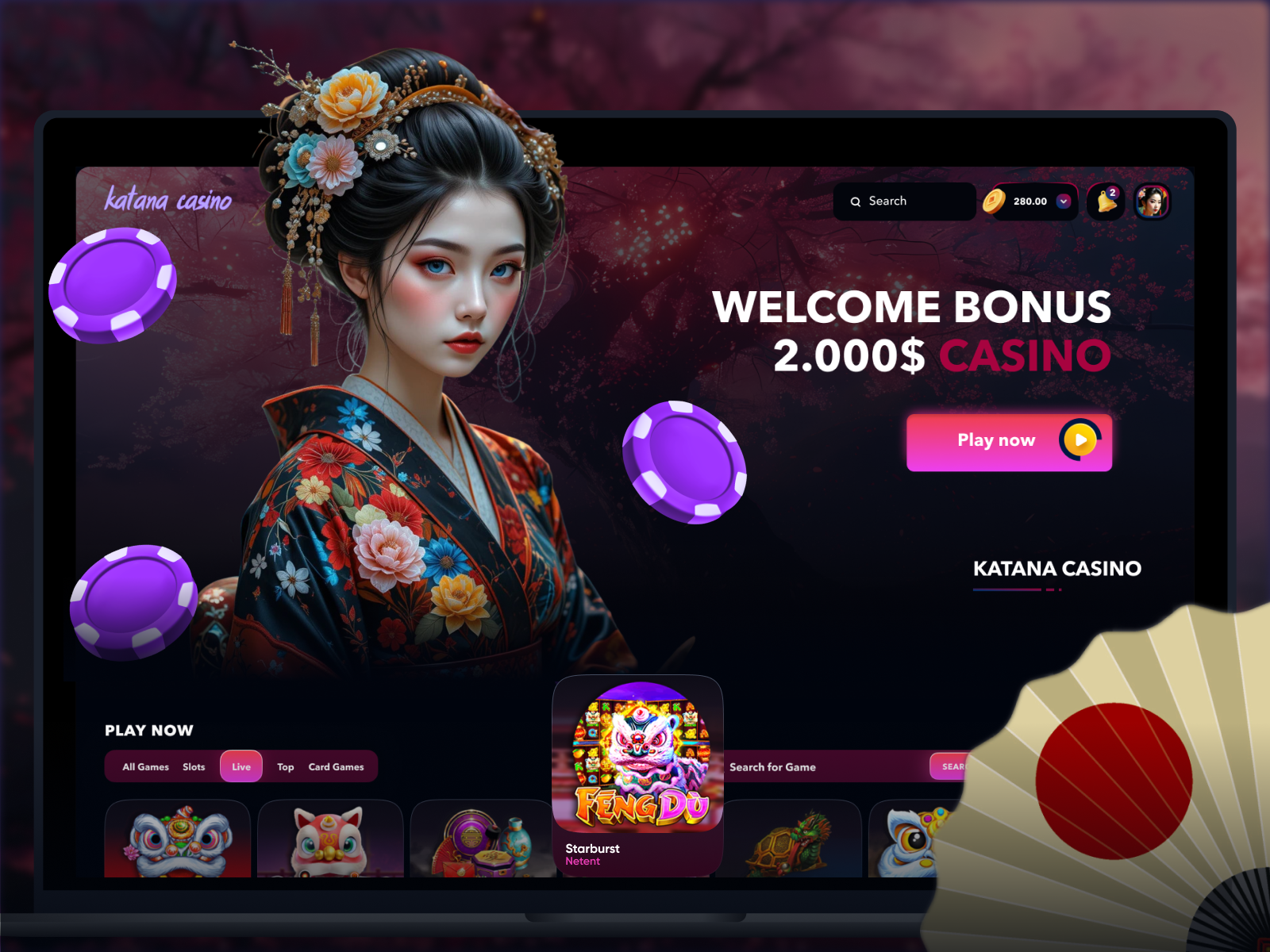Select the Live tab
The image size is (1270, 952).
[241, 767]
